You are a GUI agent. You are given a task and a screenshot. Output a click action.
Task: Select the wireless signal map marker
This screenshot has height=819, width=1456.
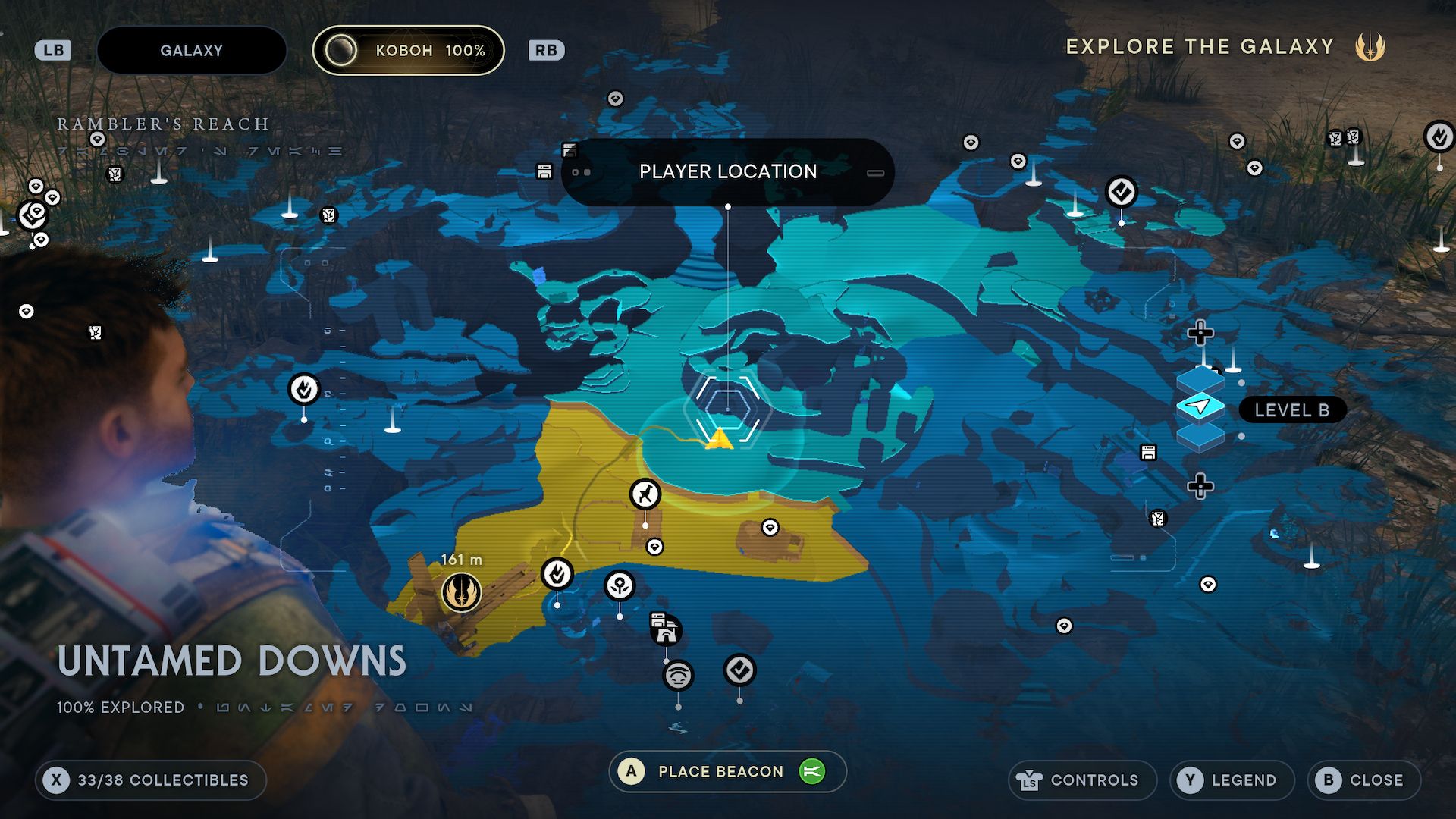[x=678, y=674]
